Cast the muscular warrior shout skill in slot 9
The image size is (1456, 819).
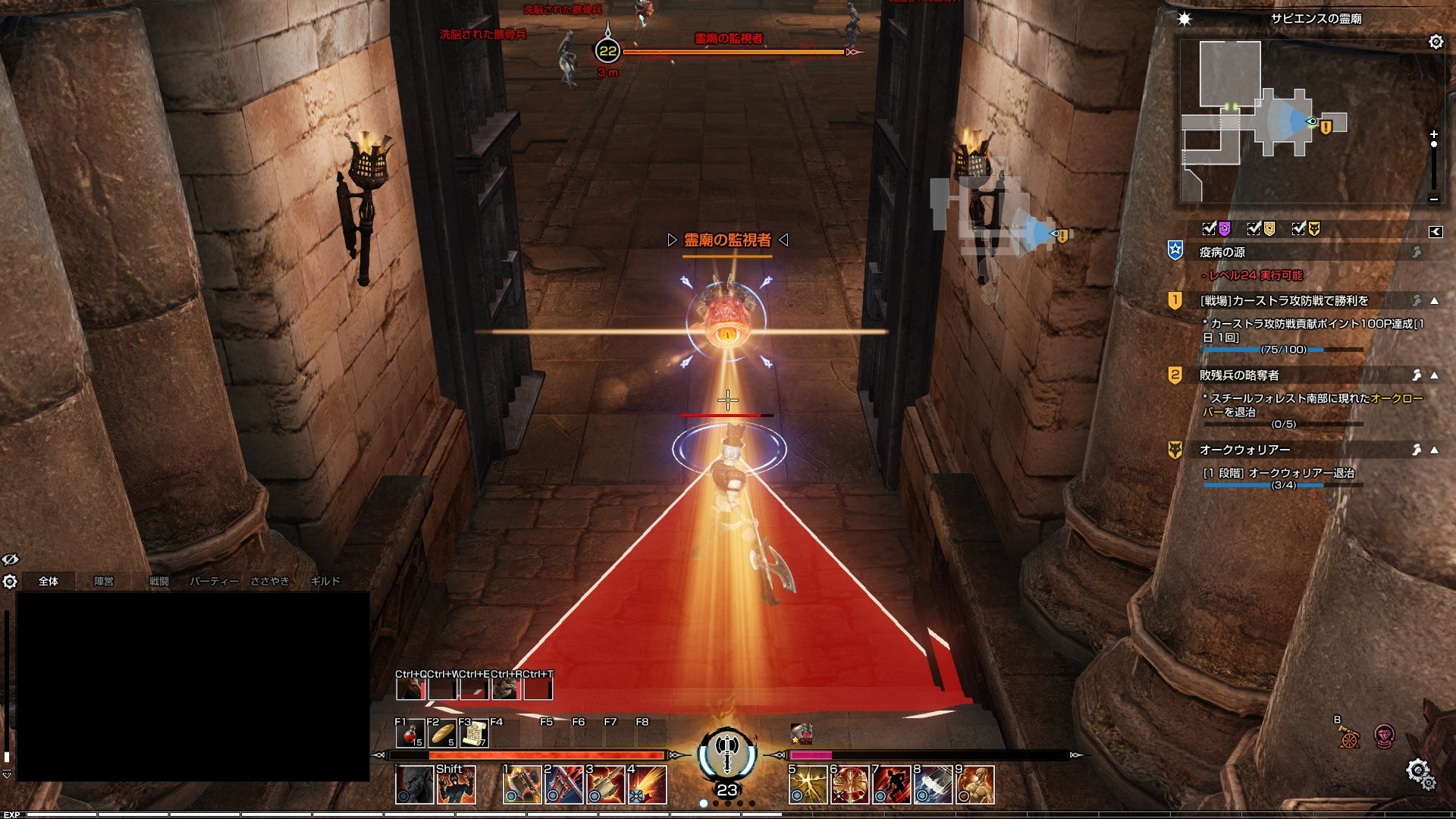(975, 785)
